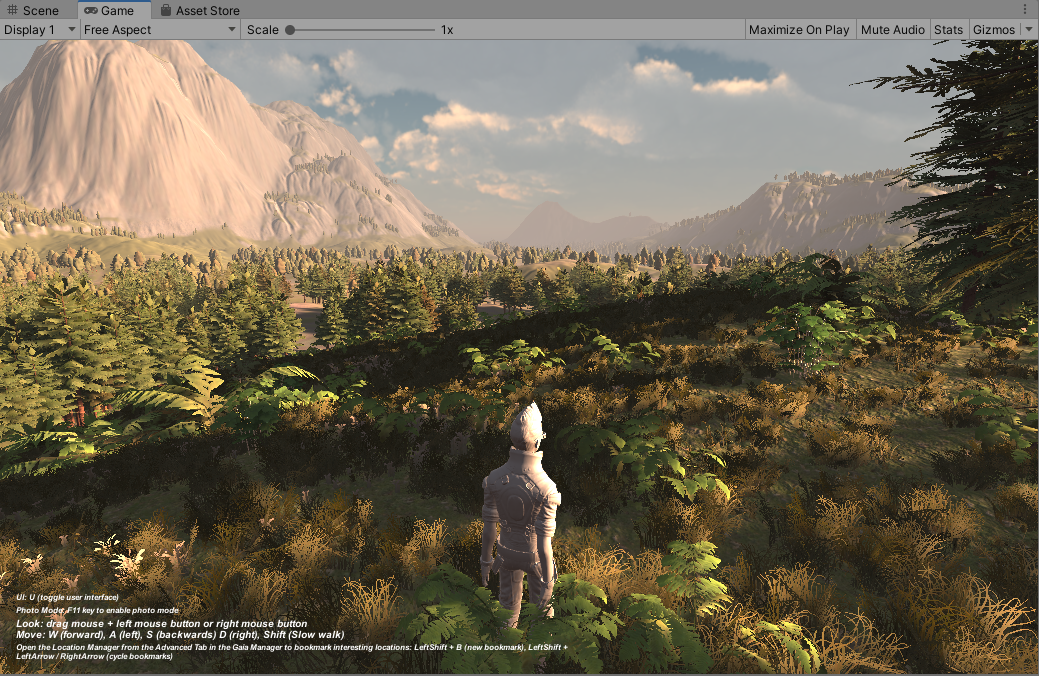The image size is (1039, 676).
Task: Switch to the Scene tab
Action: [x=33, y=10]
